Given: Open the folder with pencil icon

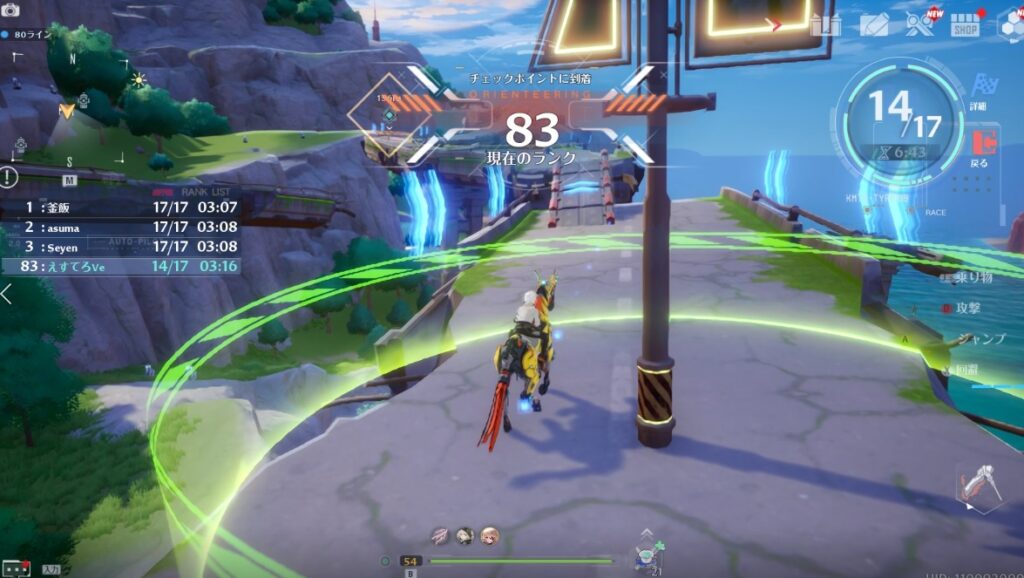Looking at the screenshot, I should point(873,25).
